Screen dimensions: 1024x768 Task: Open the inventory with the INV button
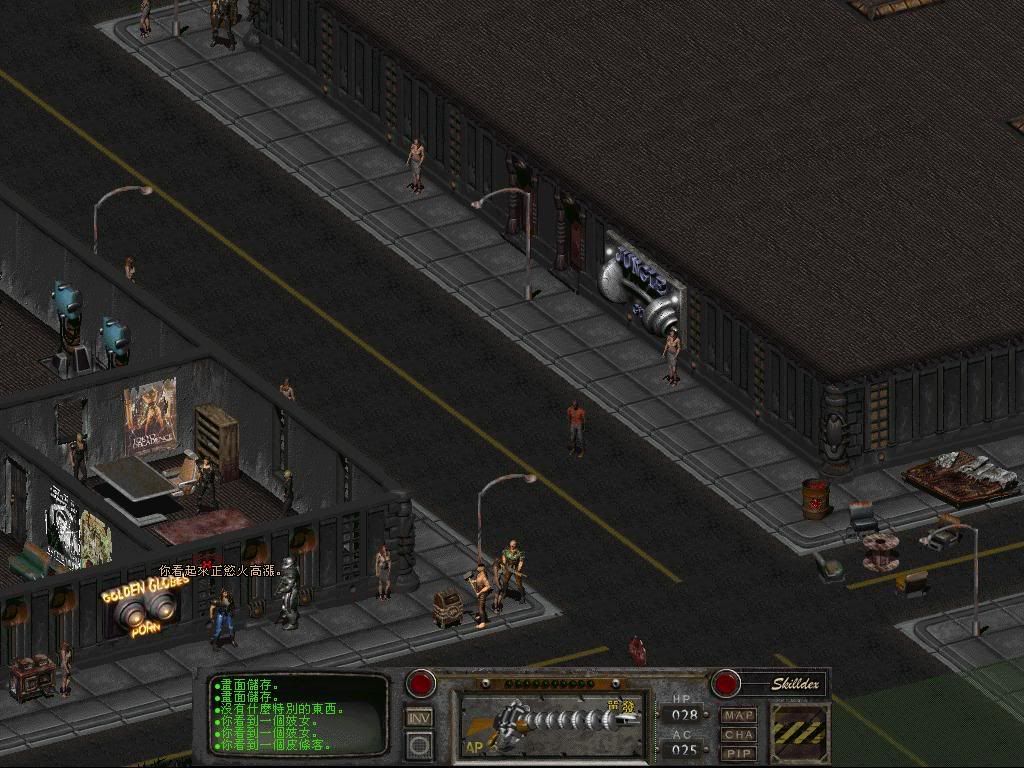pyautogui.click(x=419, y=717)
